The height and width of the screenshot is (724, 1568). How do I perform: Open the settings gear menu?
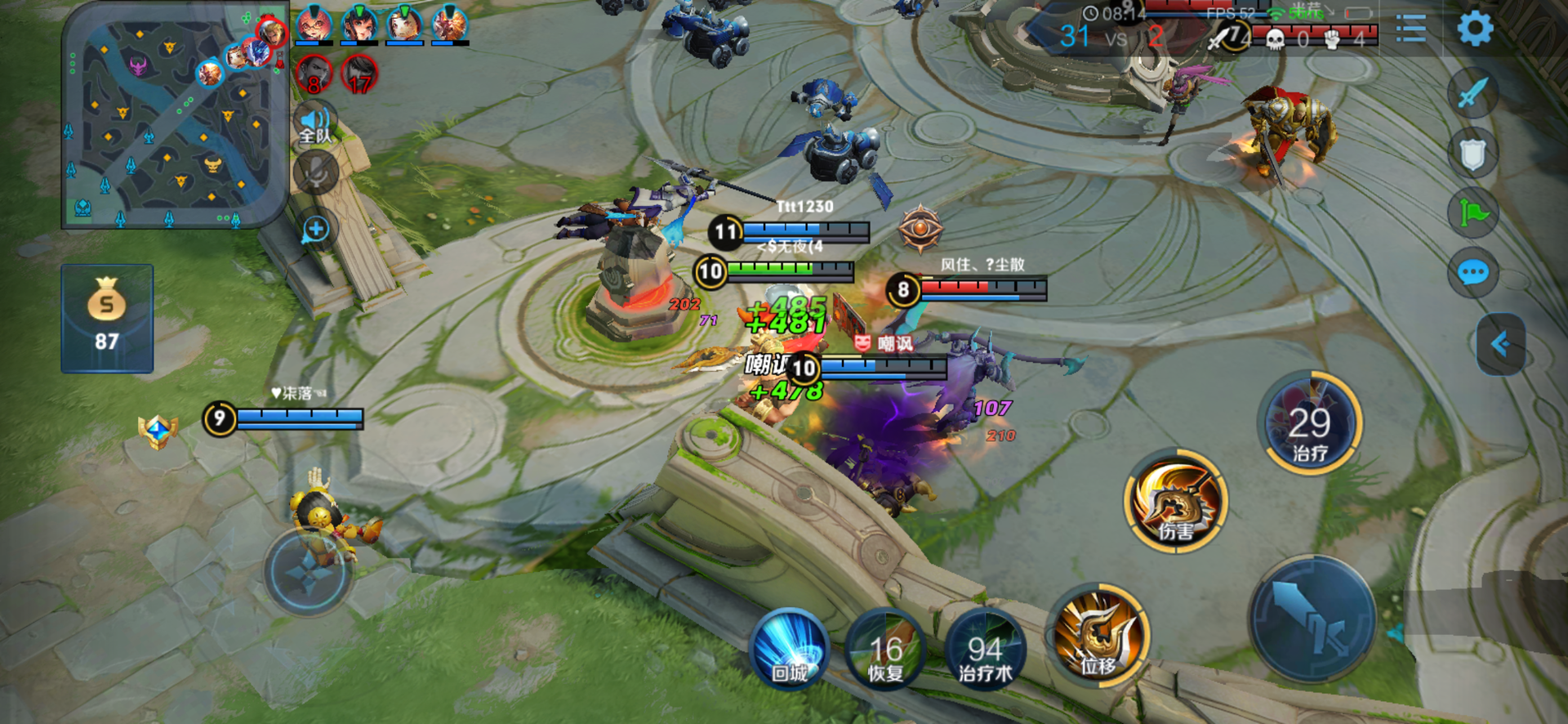[1474, 29]
